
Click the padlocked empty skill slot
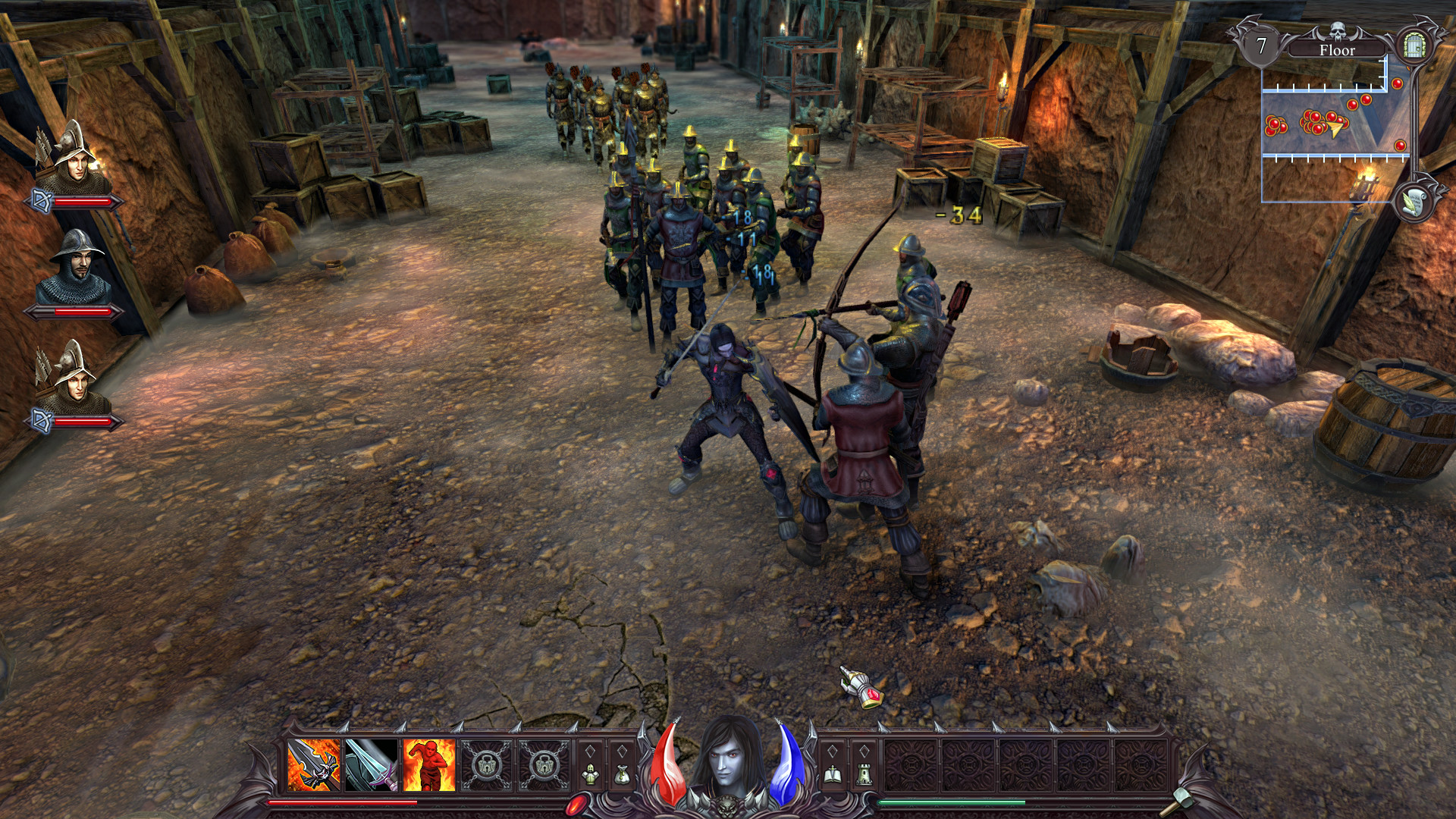click(x=485, y=766)
